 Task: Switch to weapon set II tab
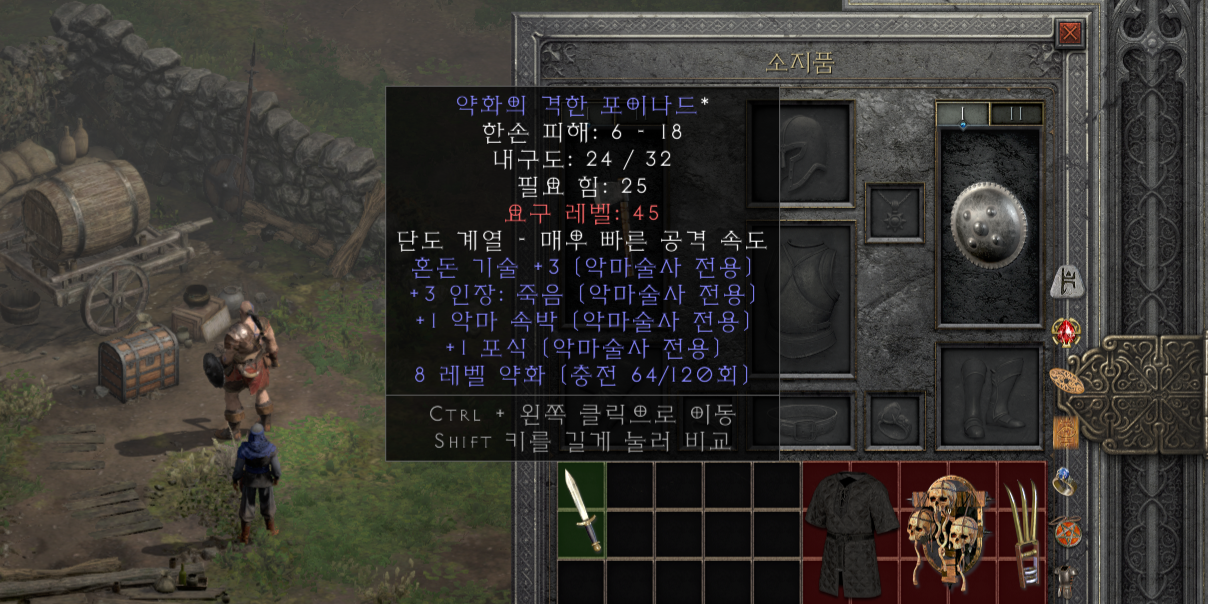(x=1016, y=113)
